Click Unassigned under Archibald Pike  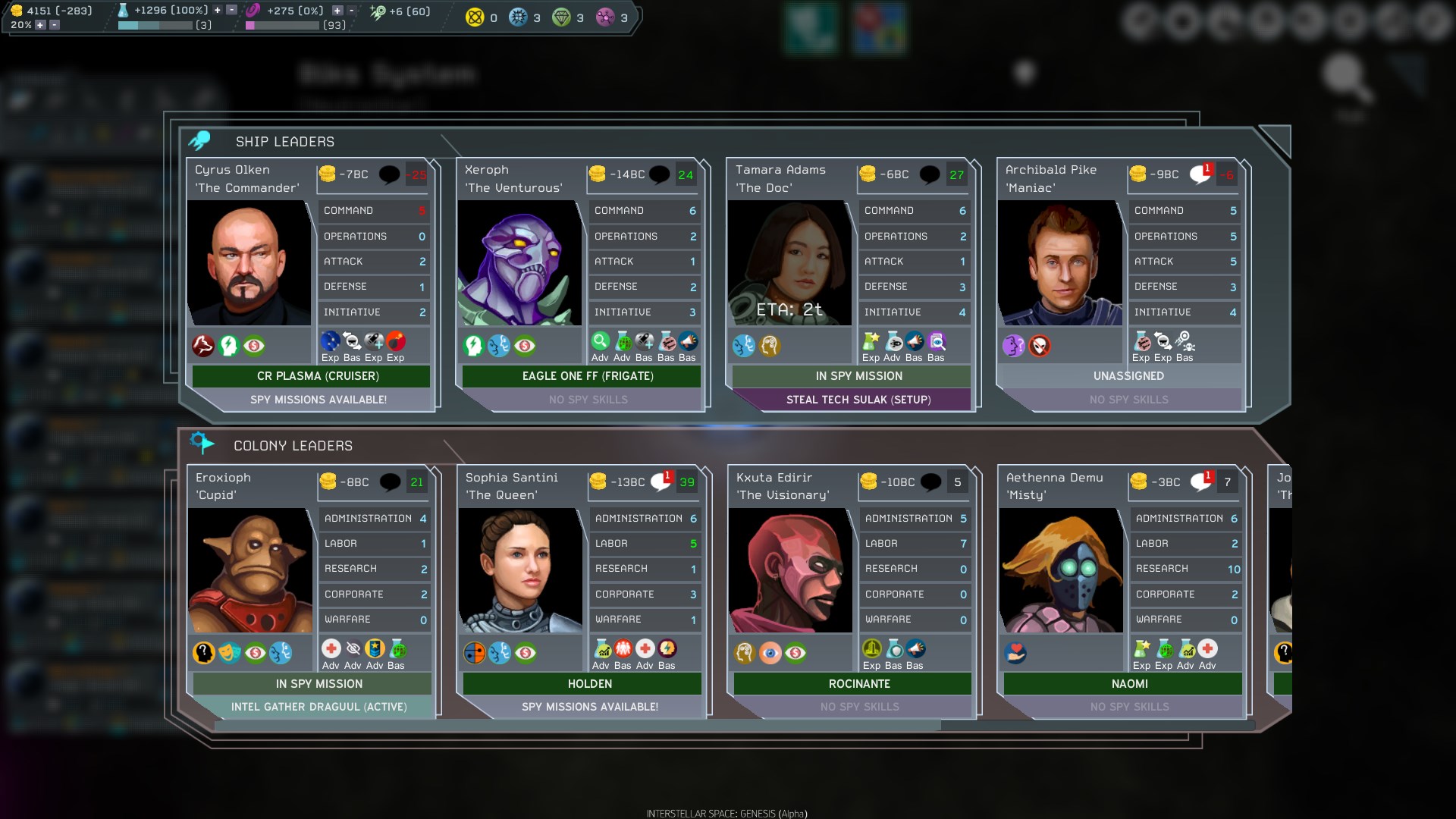pos(1129,376)
